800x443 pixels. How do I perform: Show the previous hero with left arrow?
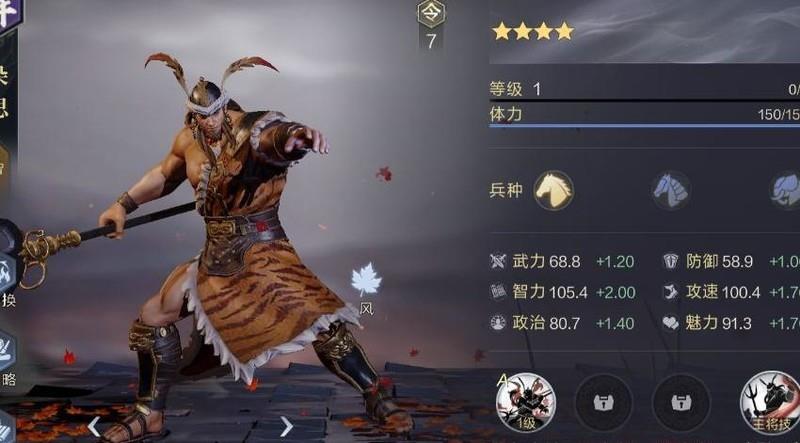click(94, 427)
